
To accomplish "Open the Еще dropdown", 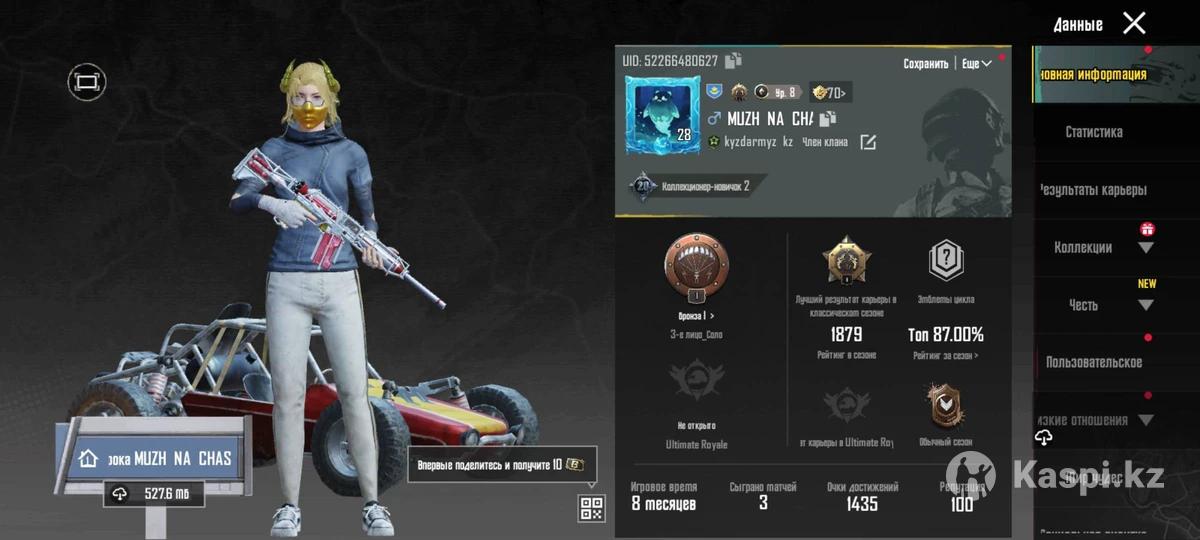I will (x=977, y=63).
